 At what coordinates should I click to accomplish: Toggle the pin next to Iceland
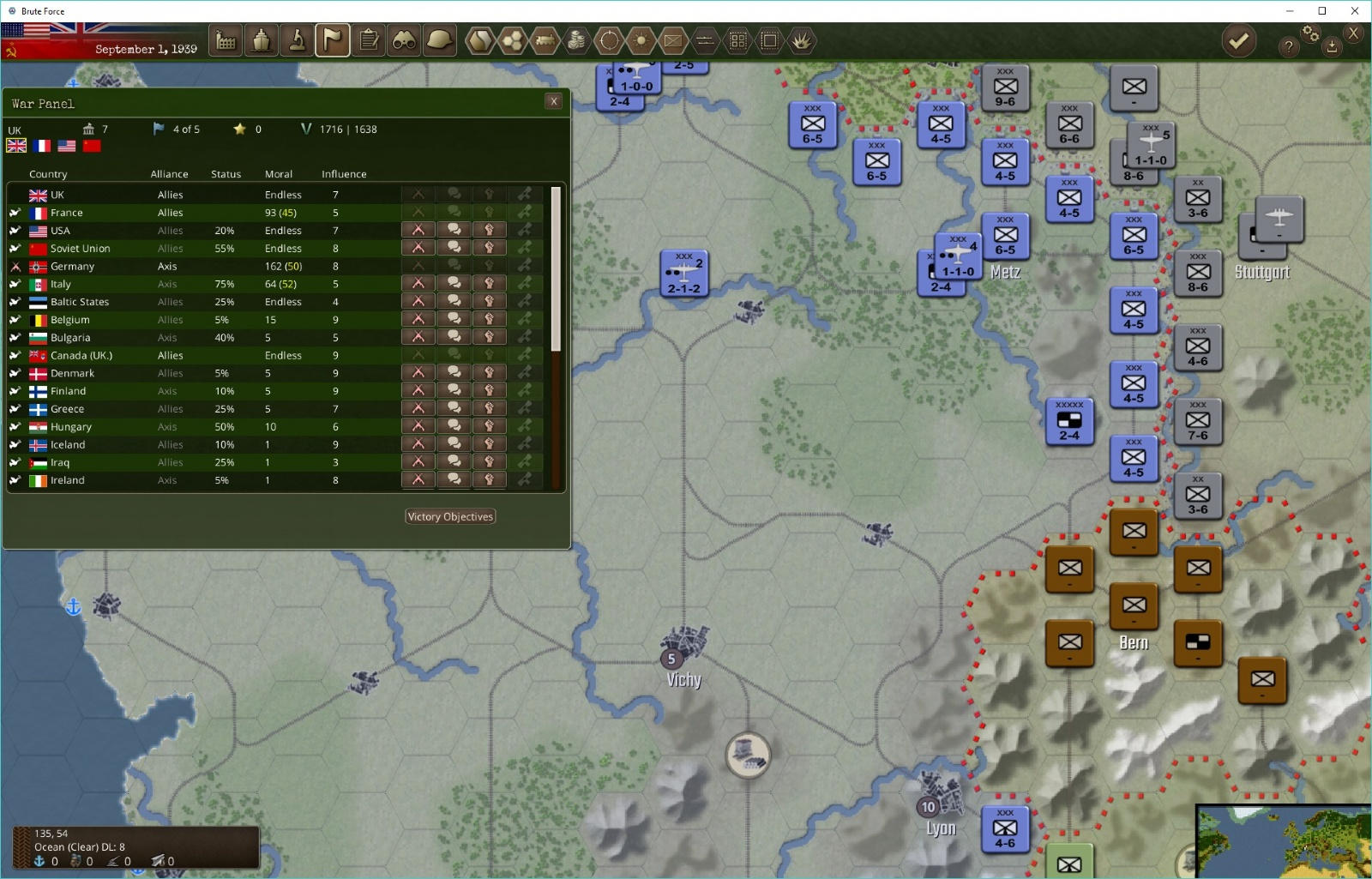pos(15,444)
